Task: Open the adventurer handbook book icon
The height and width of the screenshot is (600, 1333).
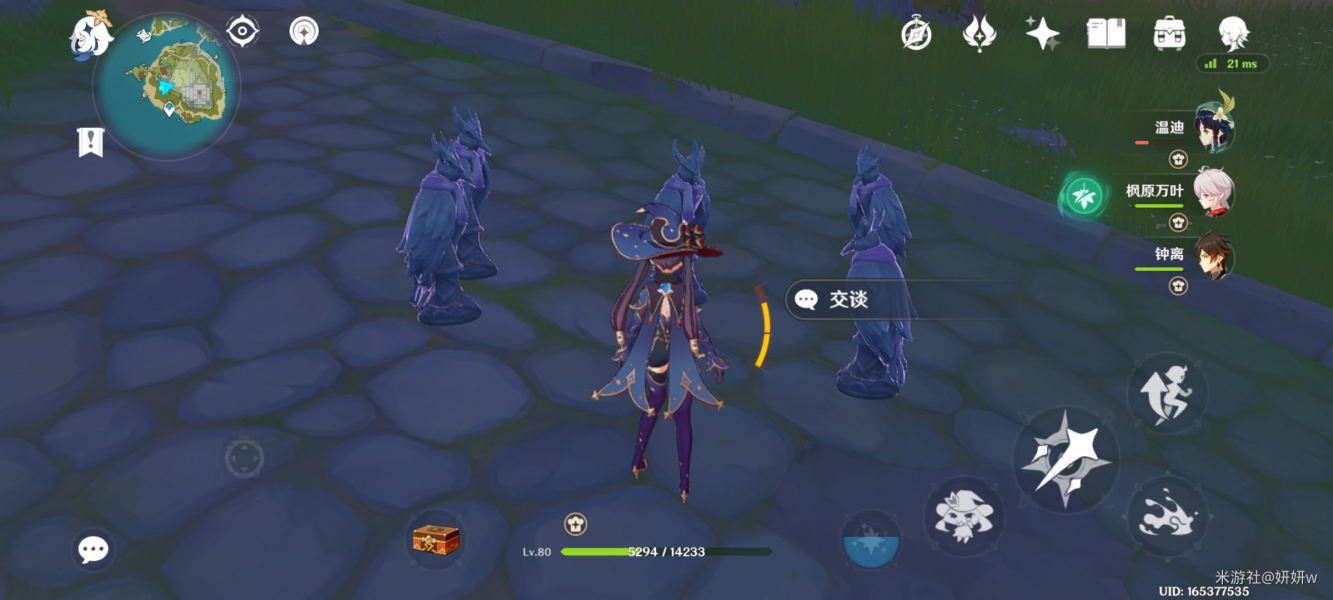Action: click(x=1106, y=34)
